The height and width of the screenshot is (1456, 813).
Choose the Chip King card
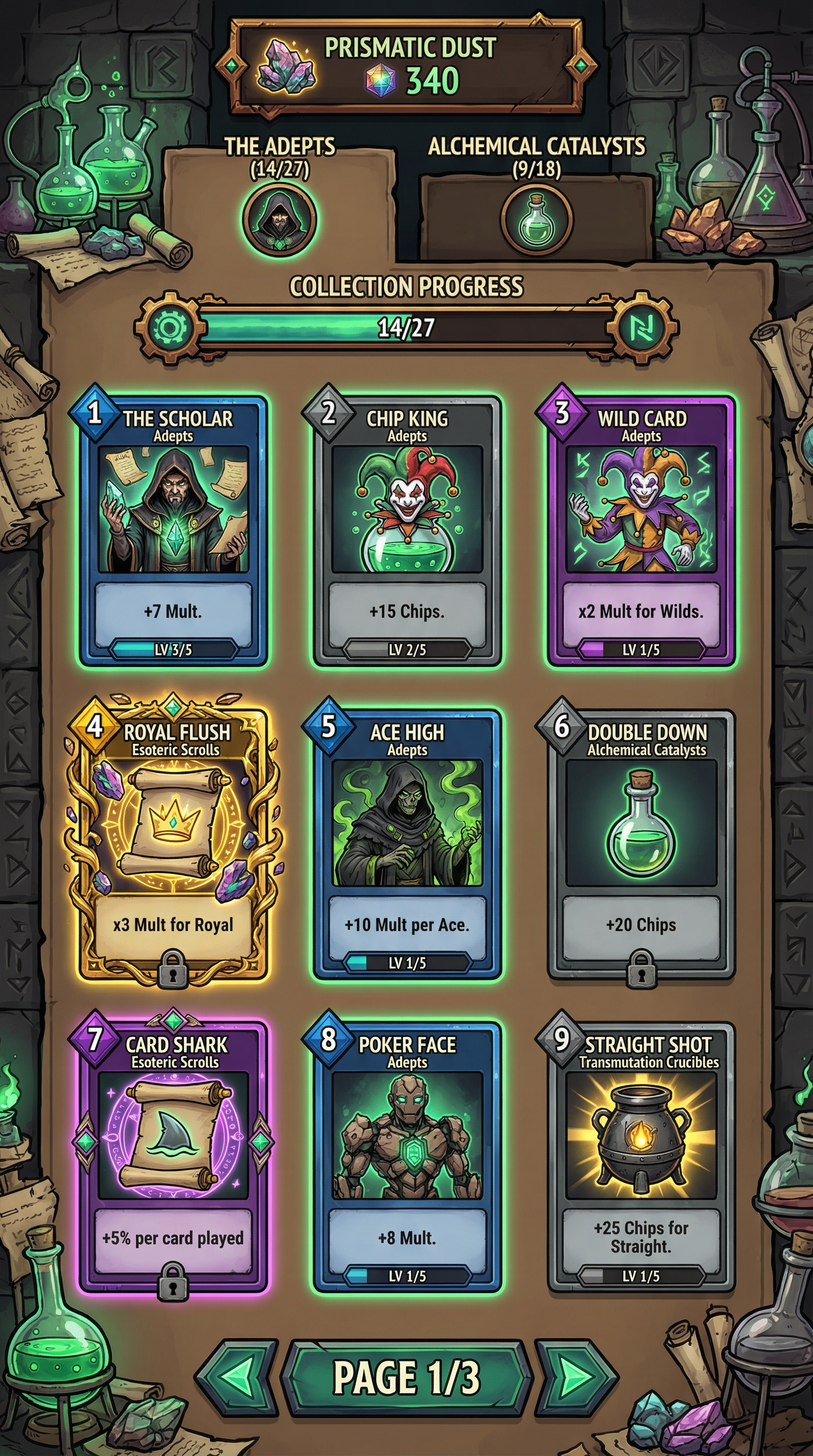tap(407, 530)
